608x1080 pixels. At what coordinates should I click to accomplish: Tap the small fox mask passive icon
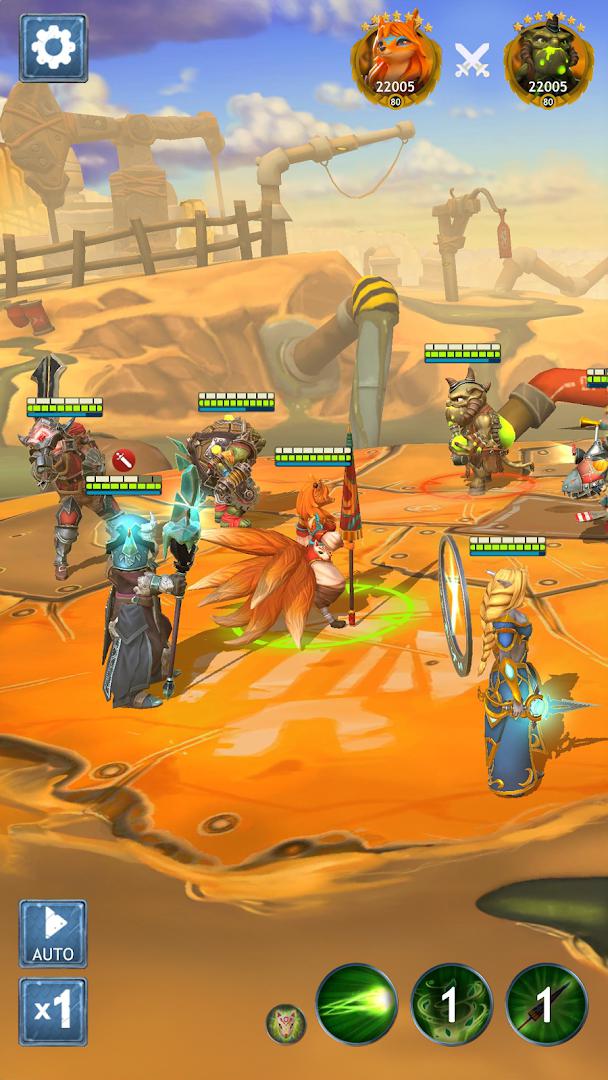[286, 1023]
